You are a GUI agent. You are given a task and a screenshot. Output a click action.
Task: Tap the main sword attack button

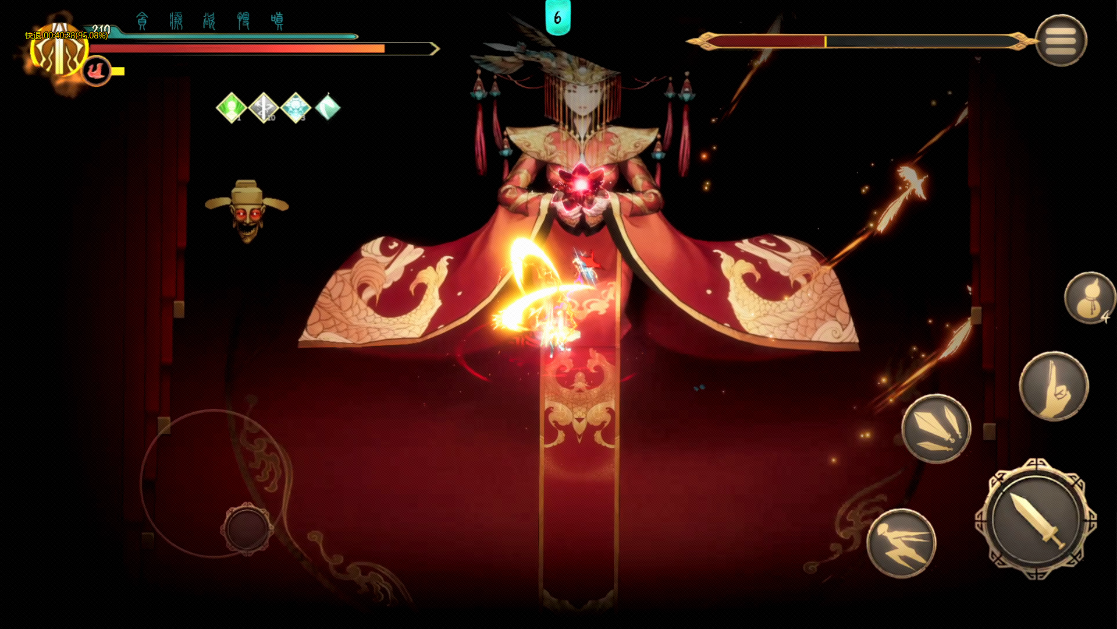[x=1035, y=519]
